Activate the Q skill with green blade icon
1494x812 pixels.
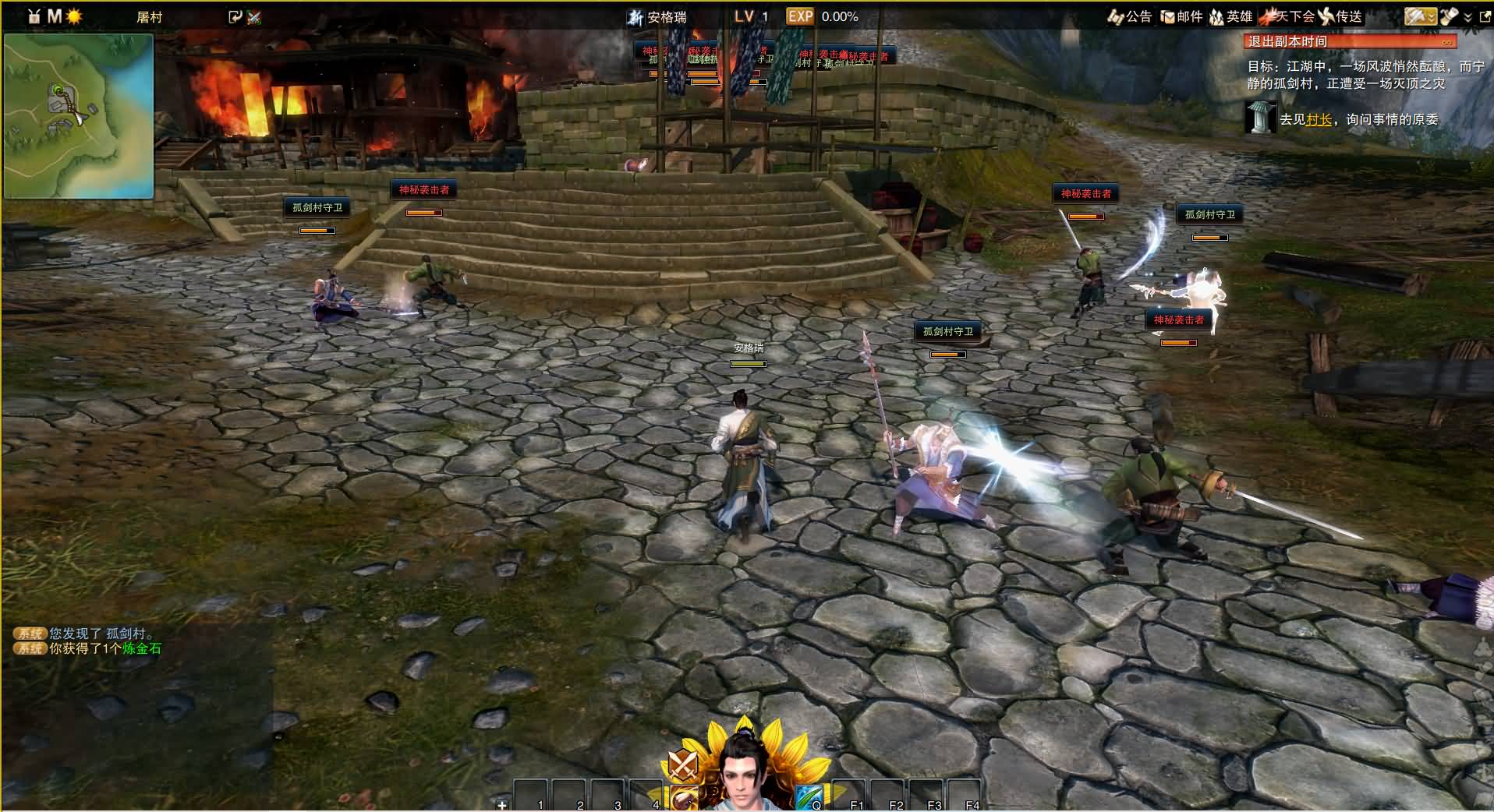point(808,798)
